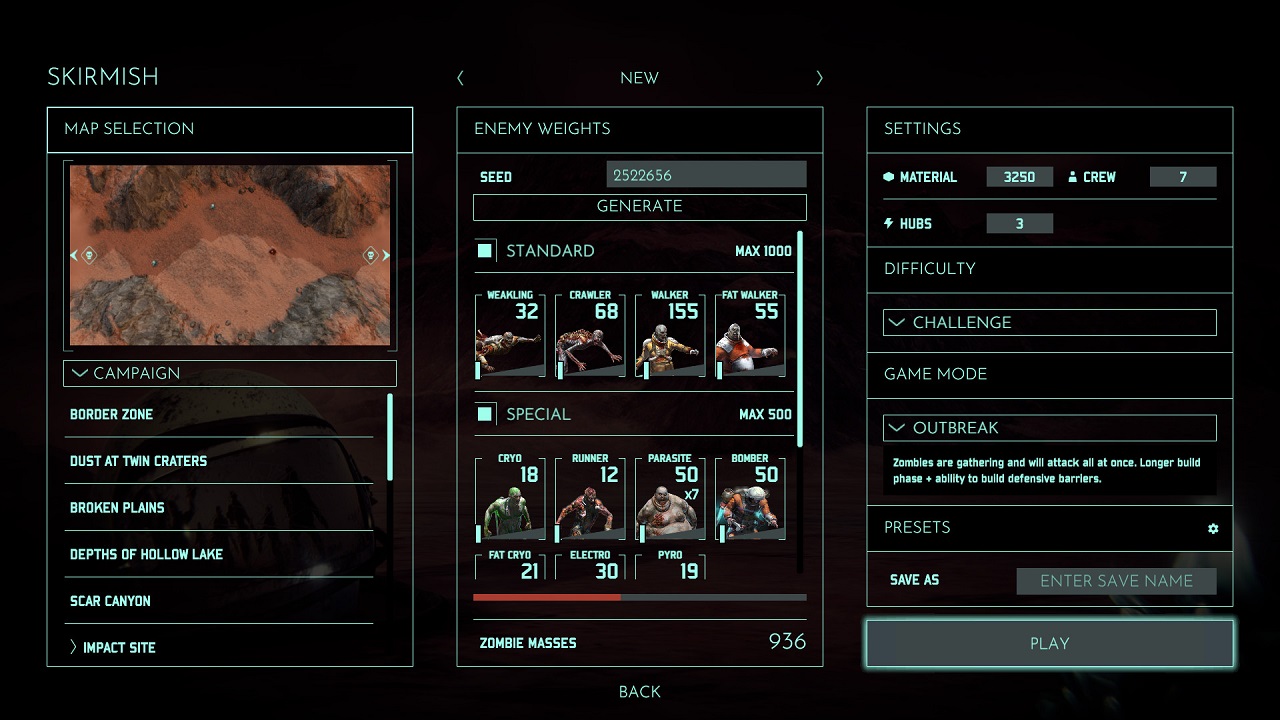Image resolution: width=1280 pixels, height=720 pixels.
Task: Toggle the Standard enemies checkbox
Action: coord(485,250)
